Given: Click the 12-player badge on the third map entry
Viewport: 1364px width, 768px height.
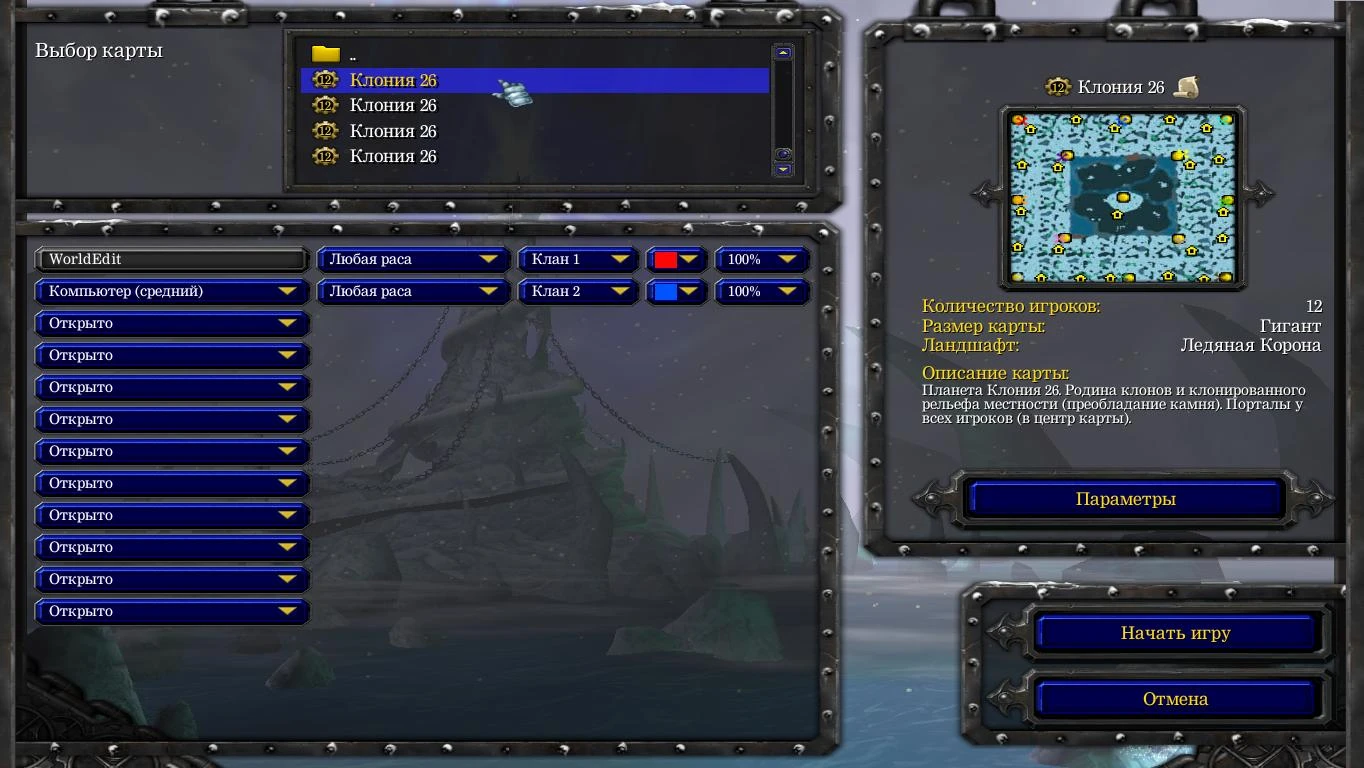Looking at the screenshot, I should coord(324,130).
